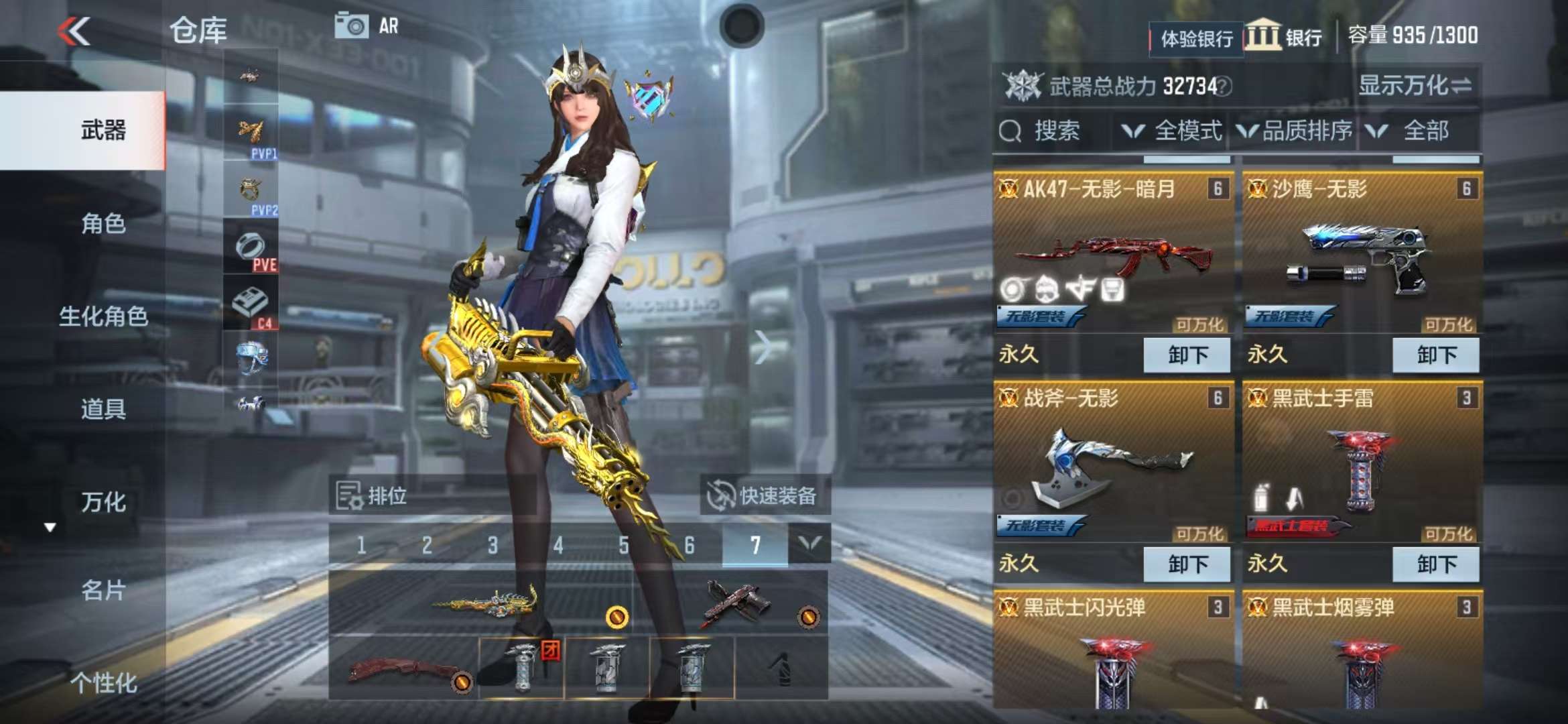Open the 万化 category
1568x724 pixels.
click(x=103, y=501)
